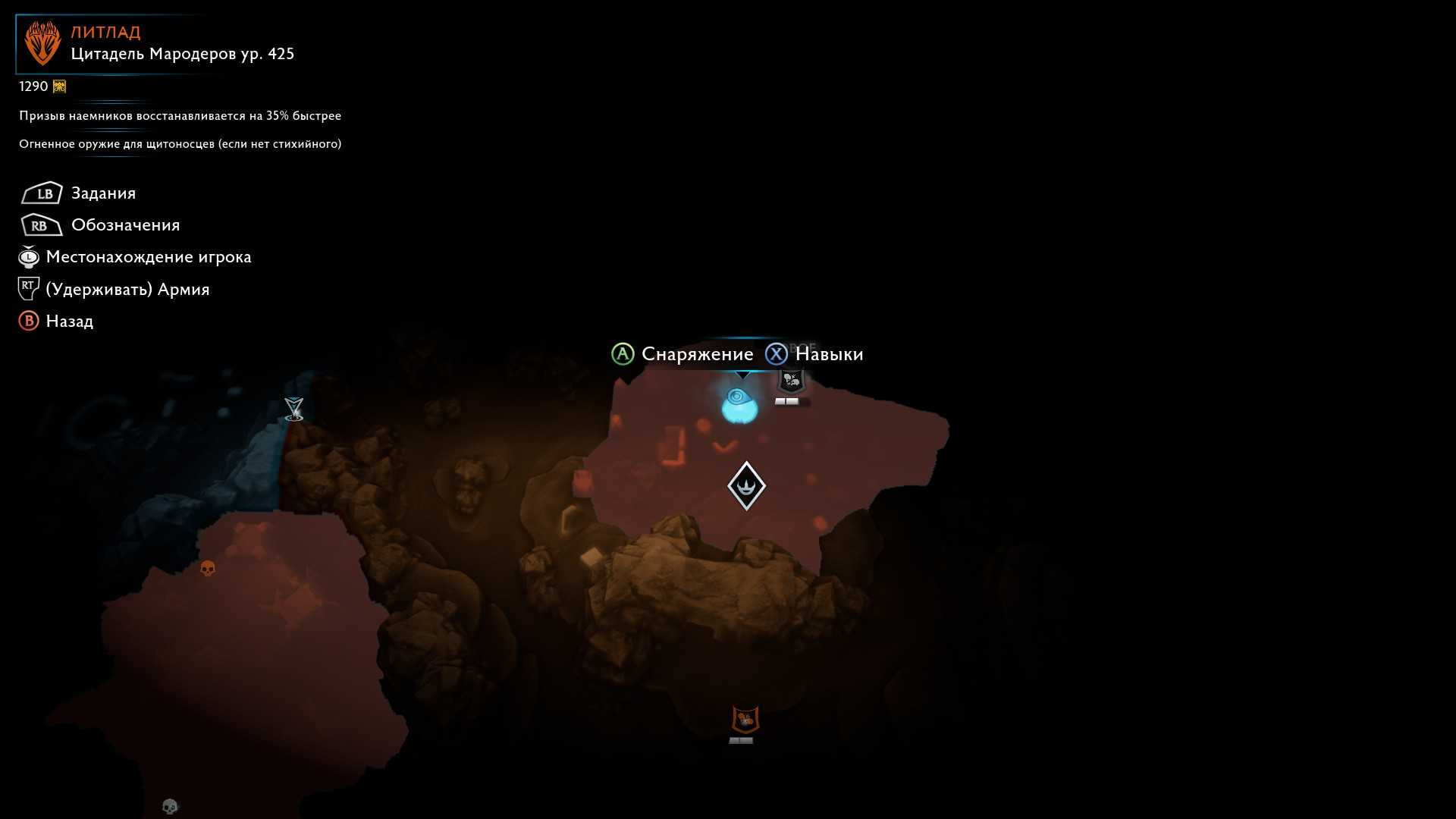Show the Обозначения map legend
The height and width of the screenshot is (819, 1456).
pos(125,225)
